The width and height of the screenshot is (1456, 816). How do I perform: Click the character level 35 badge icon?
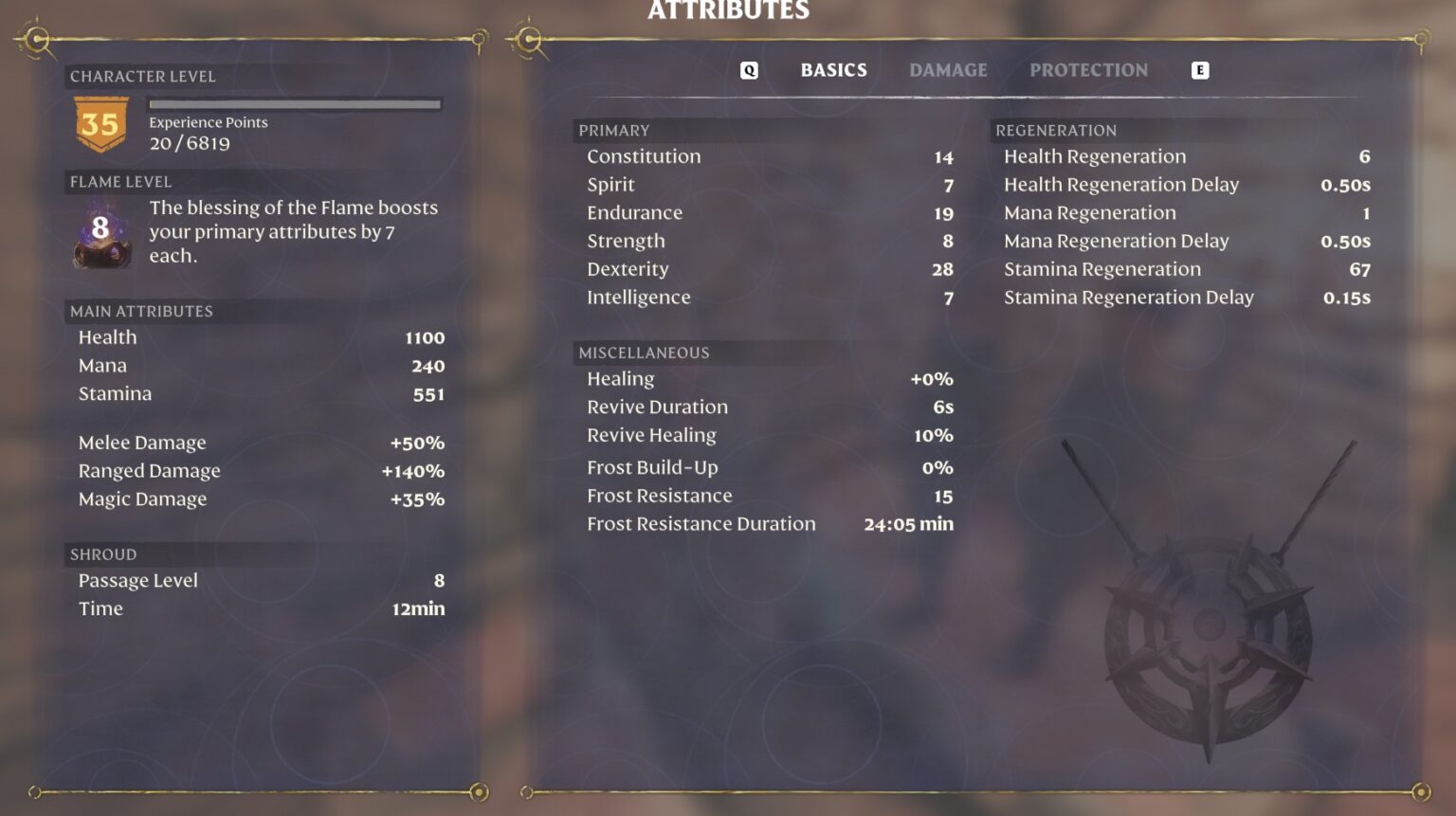point(100,122)
